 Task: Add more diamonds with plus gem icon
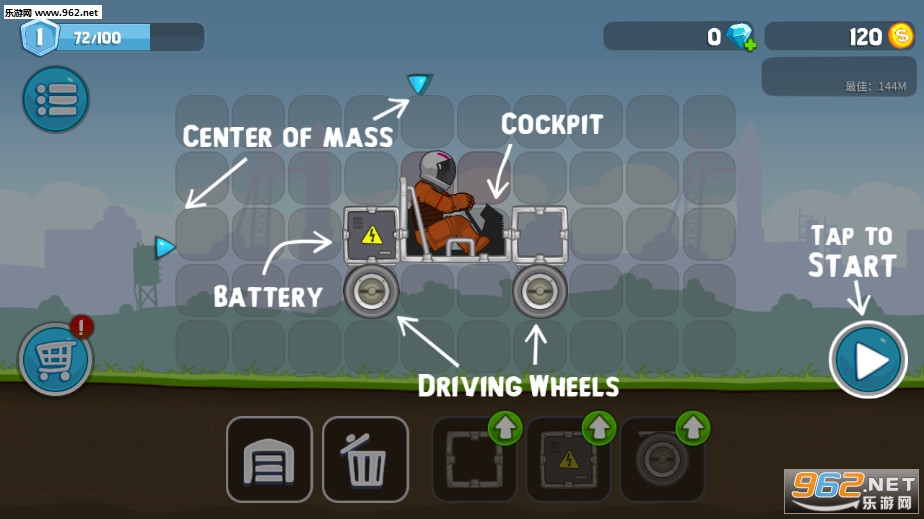tap(741, 37)
